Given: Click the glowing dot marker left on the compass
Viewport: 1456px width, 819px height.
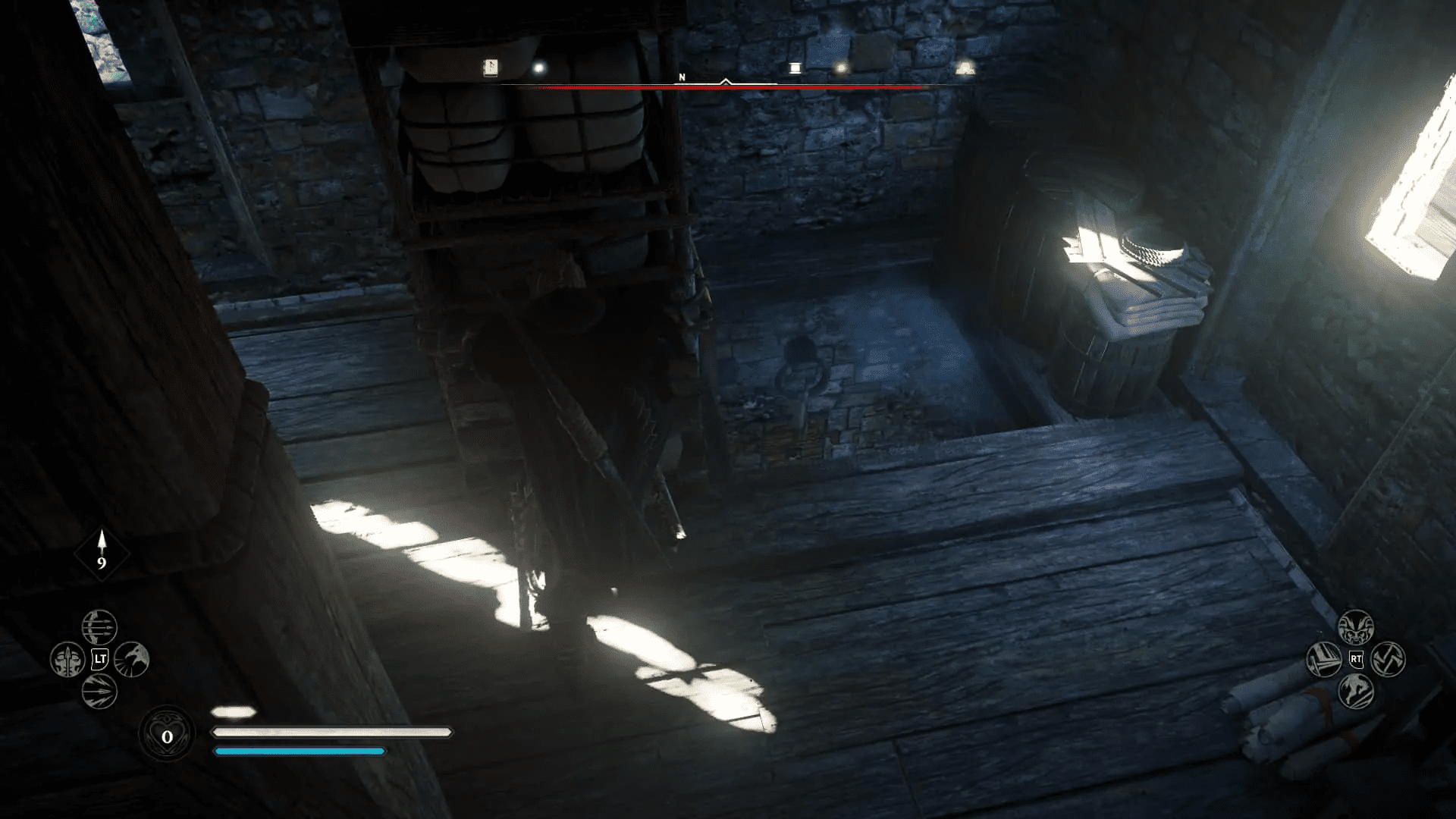Looking at the screenshot, I should 538,67.
